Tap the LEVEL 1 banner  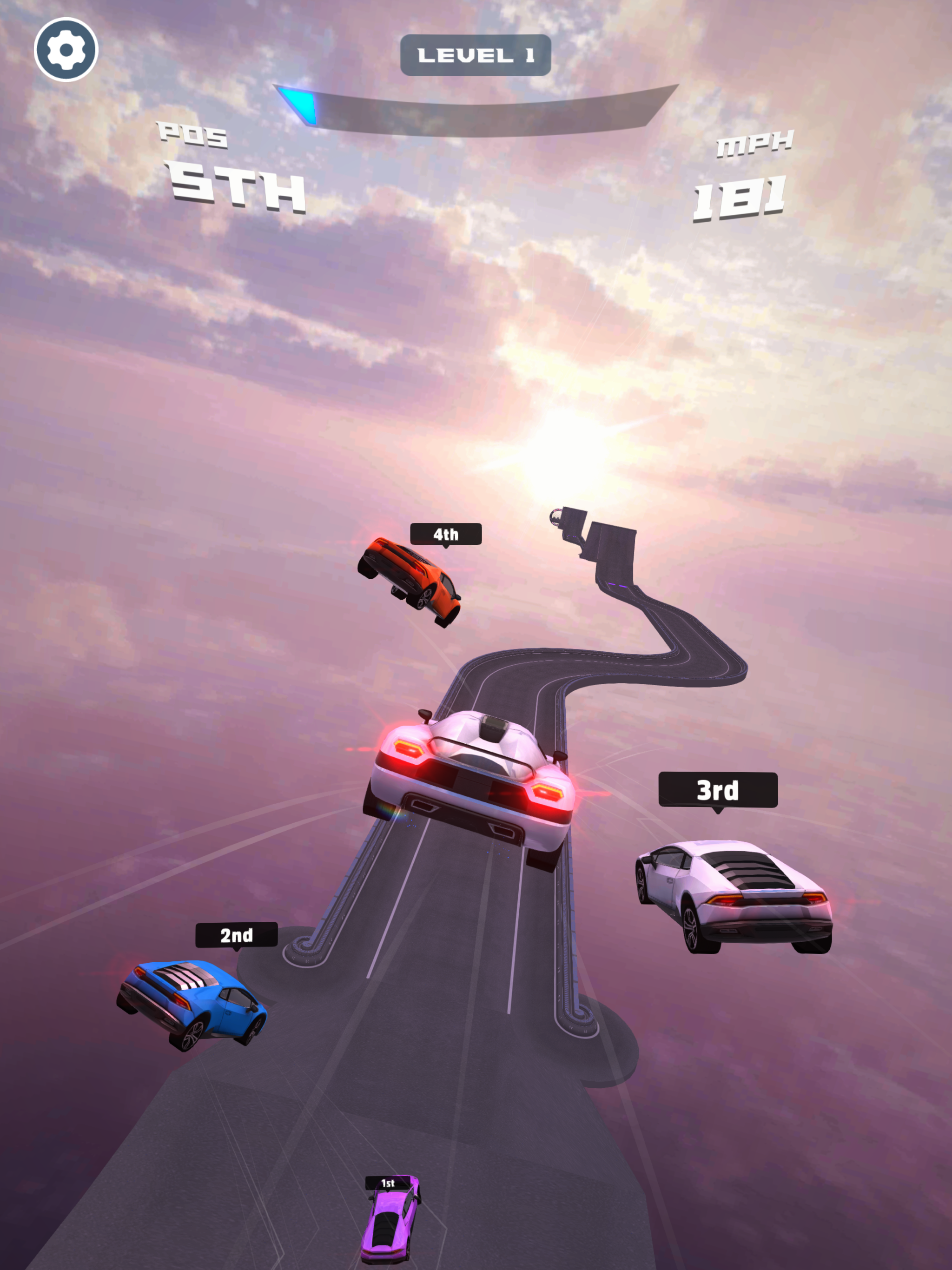tap(476, 55)
